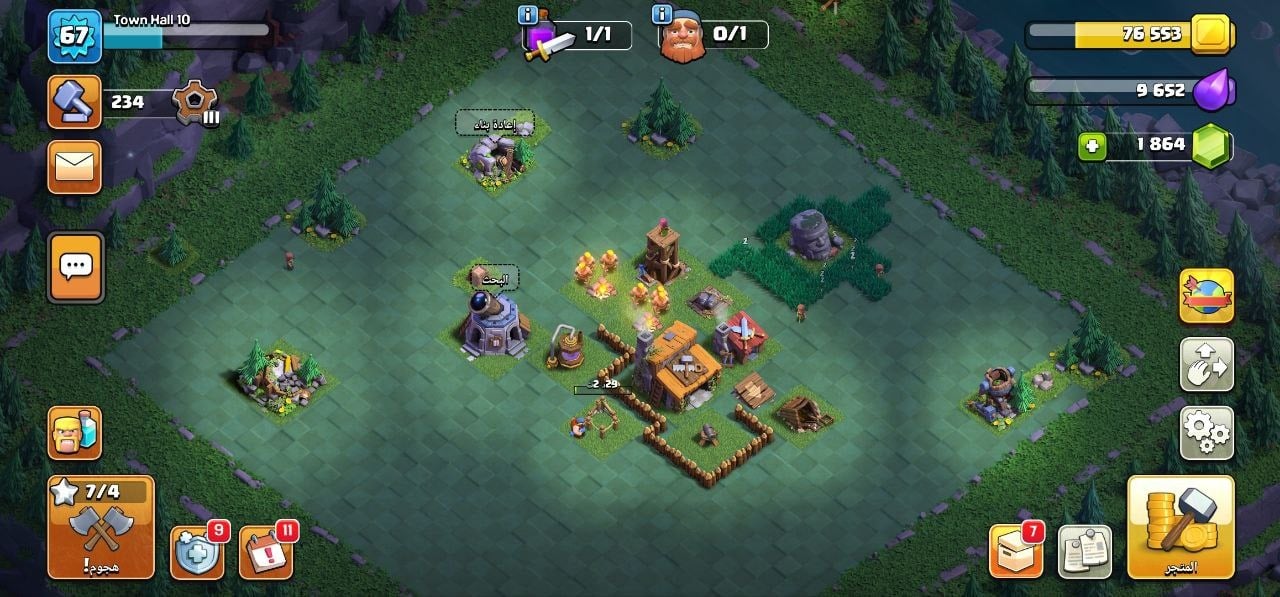Screen dimensions: 1280x597
Task: Open the notepad icon beside the Shop
Action: pyautogui.click(x=1085, y=551)
